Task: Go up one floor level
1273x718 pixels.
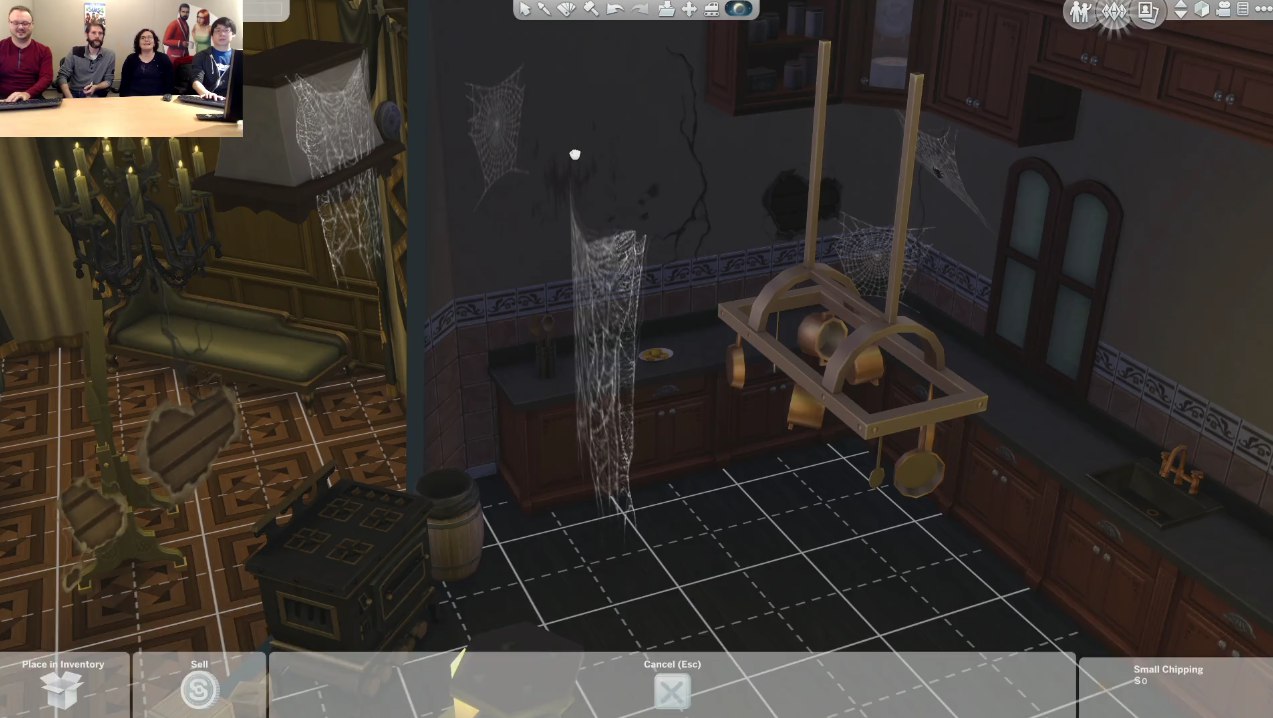Action: click(1181, 5)
